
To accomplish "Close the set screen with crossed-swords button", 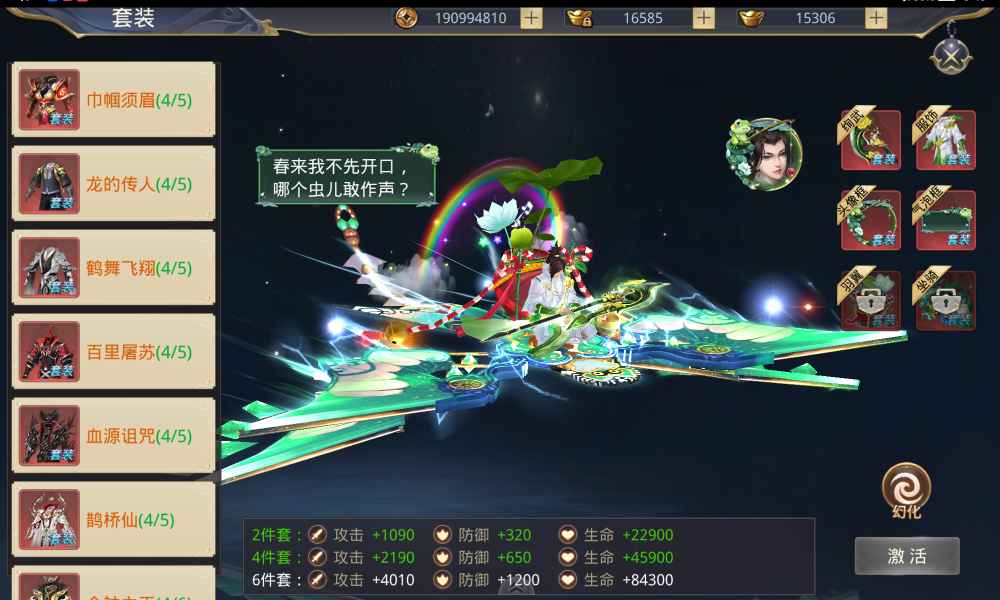I will (949, 55).
